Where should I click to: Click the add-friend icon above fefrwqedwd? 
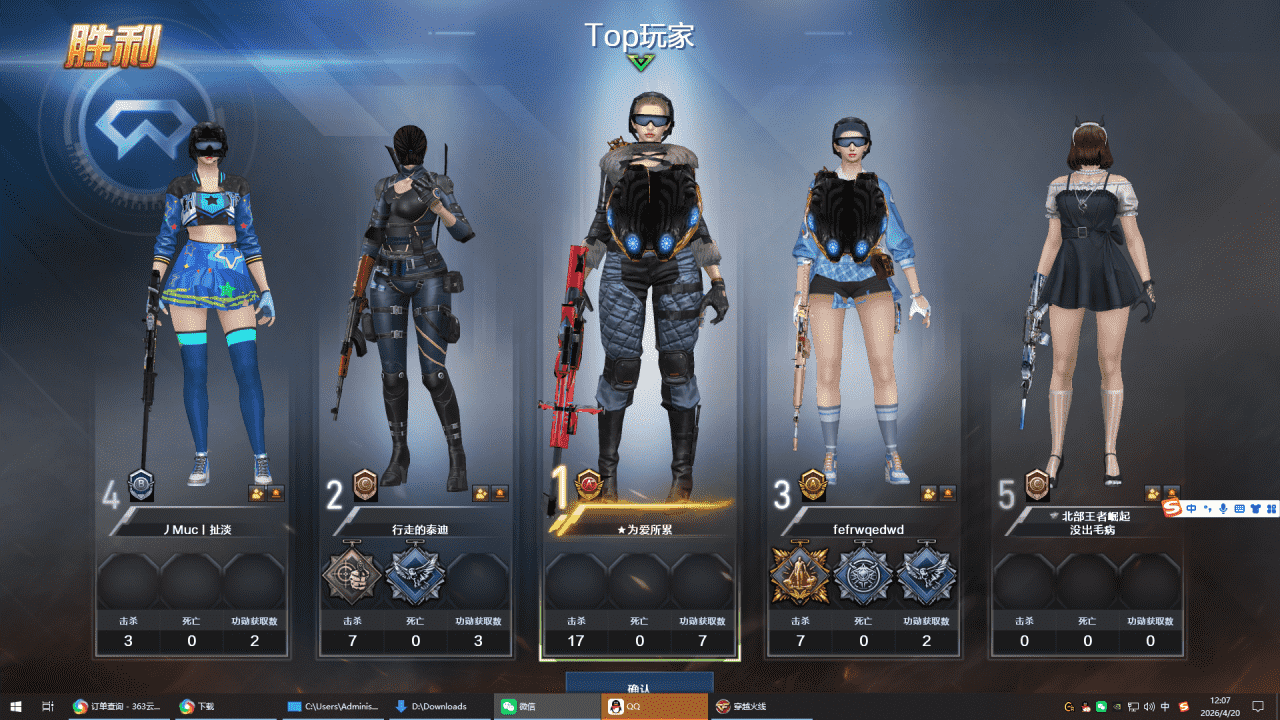930,493
